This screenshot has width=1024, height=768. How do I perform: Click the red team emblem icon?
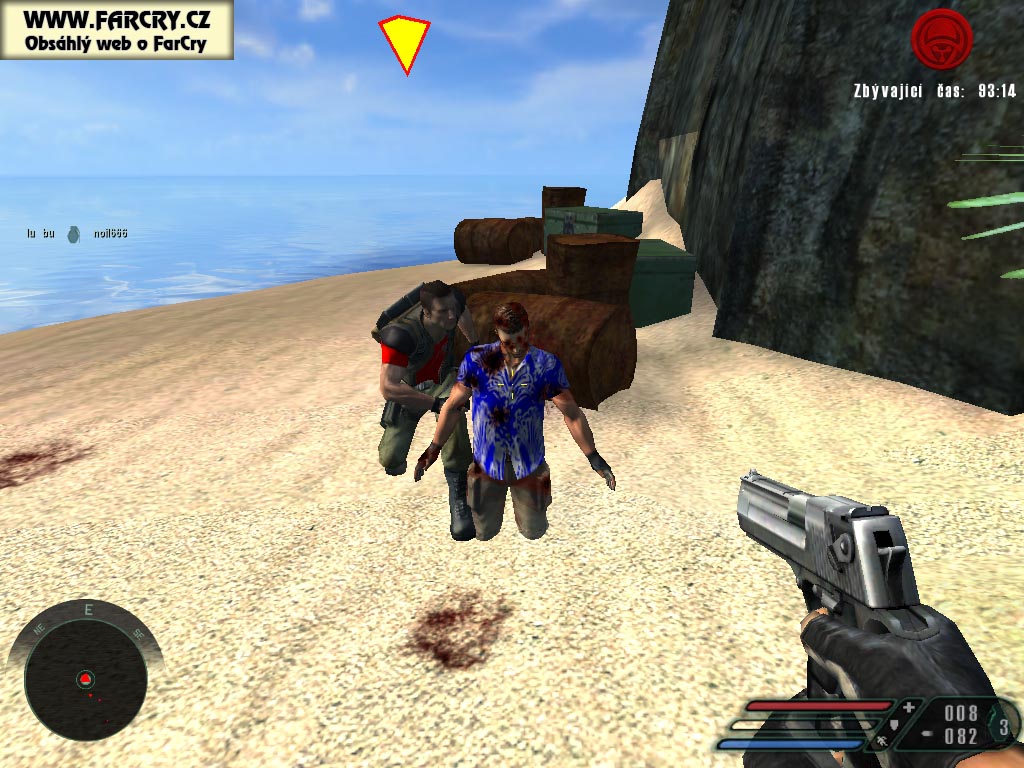[941, 40]
